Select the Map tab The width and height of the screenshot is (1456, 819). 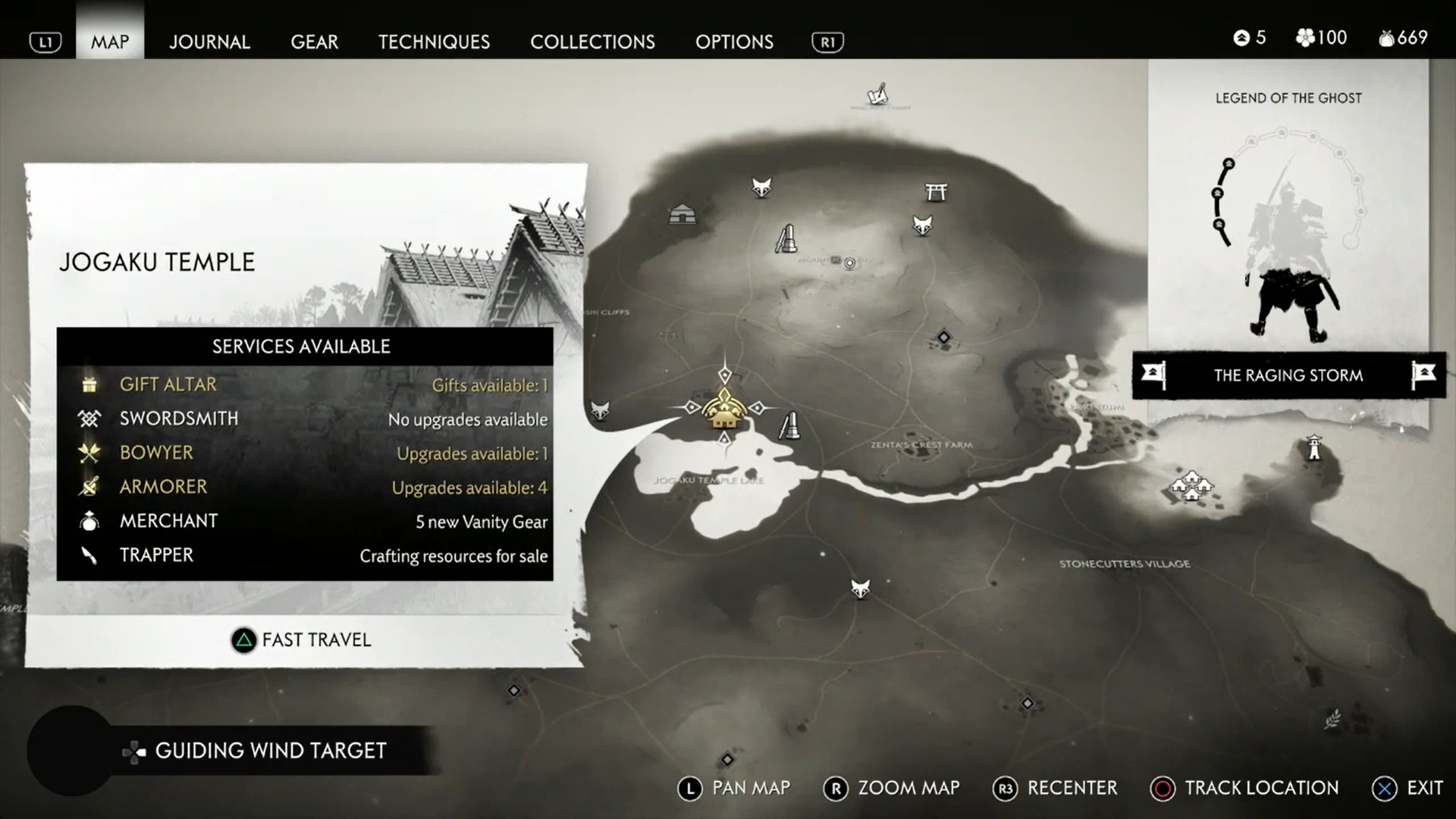110,42
